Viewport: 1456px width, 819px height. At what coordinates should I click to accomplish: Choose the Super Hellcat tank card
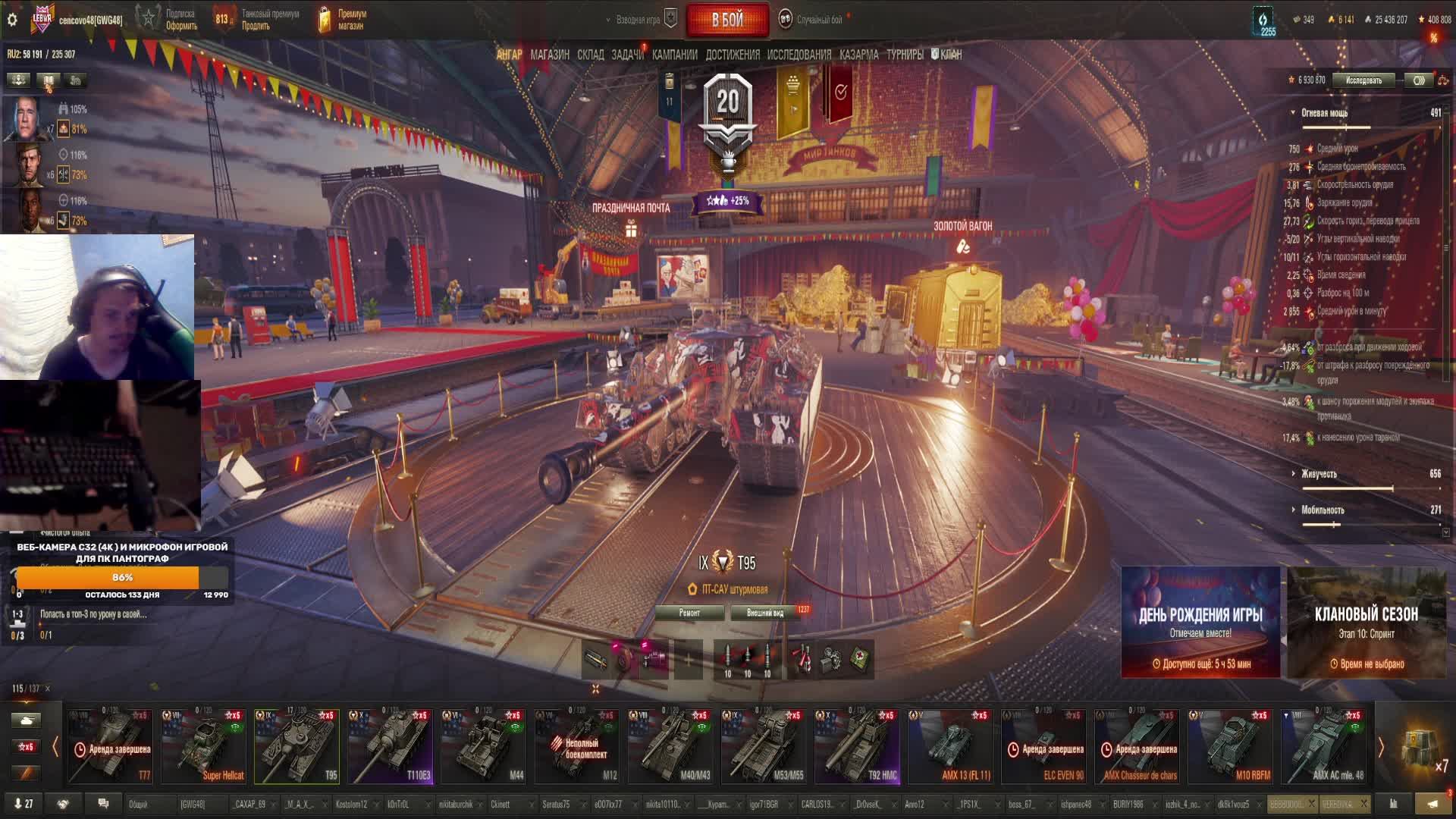click(x=203, y=745)
